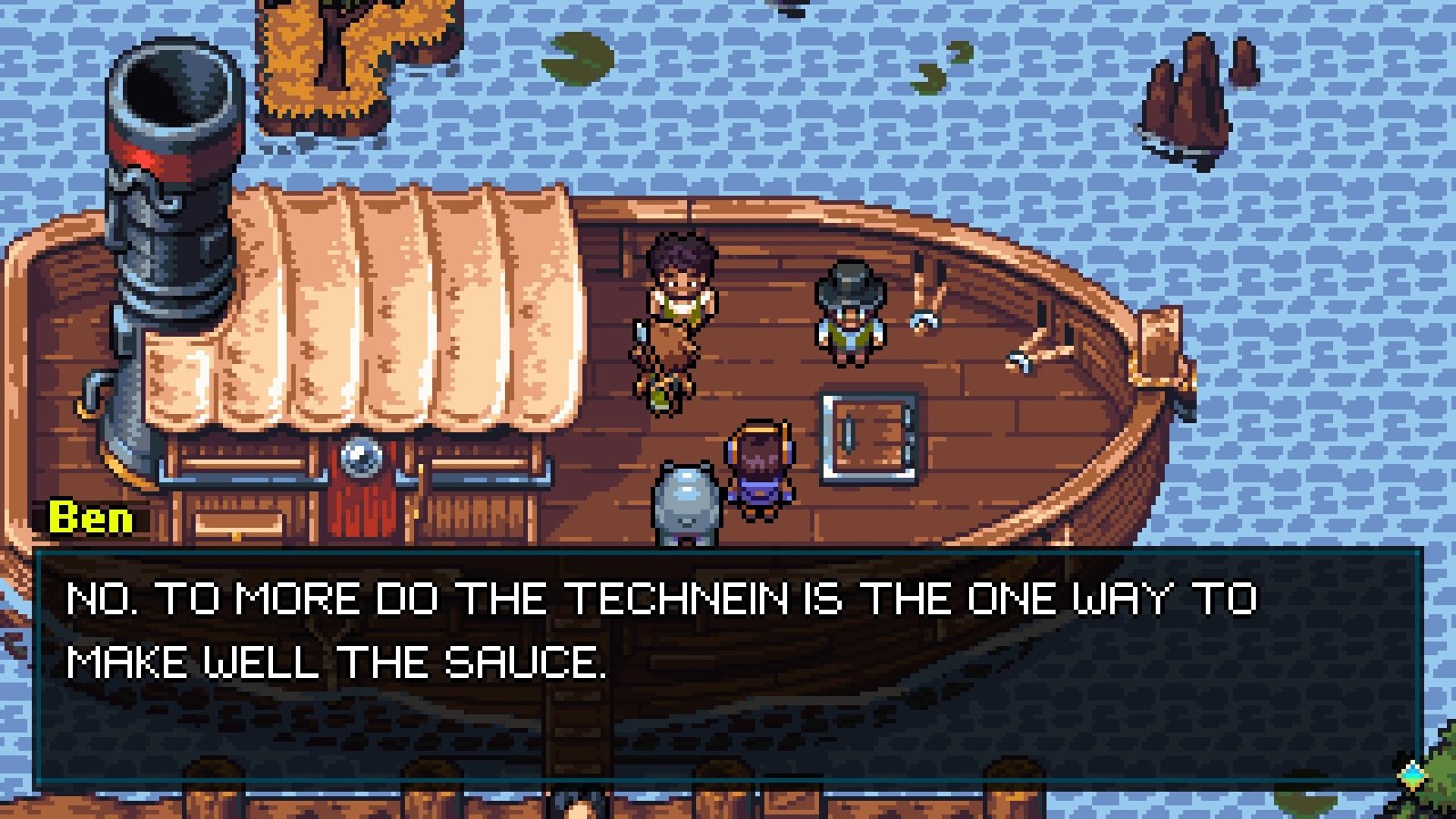This screenshot has height=819, width=1456.
Task: Click the diamond continue indicator in the dialogue box
Action: click(x=1411, y=774)
